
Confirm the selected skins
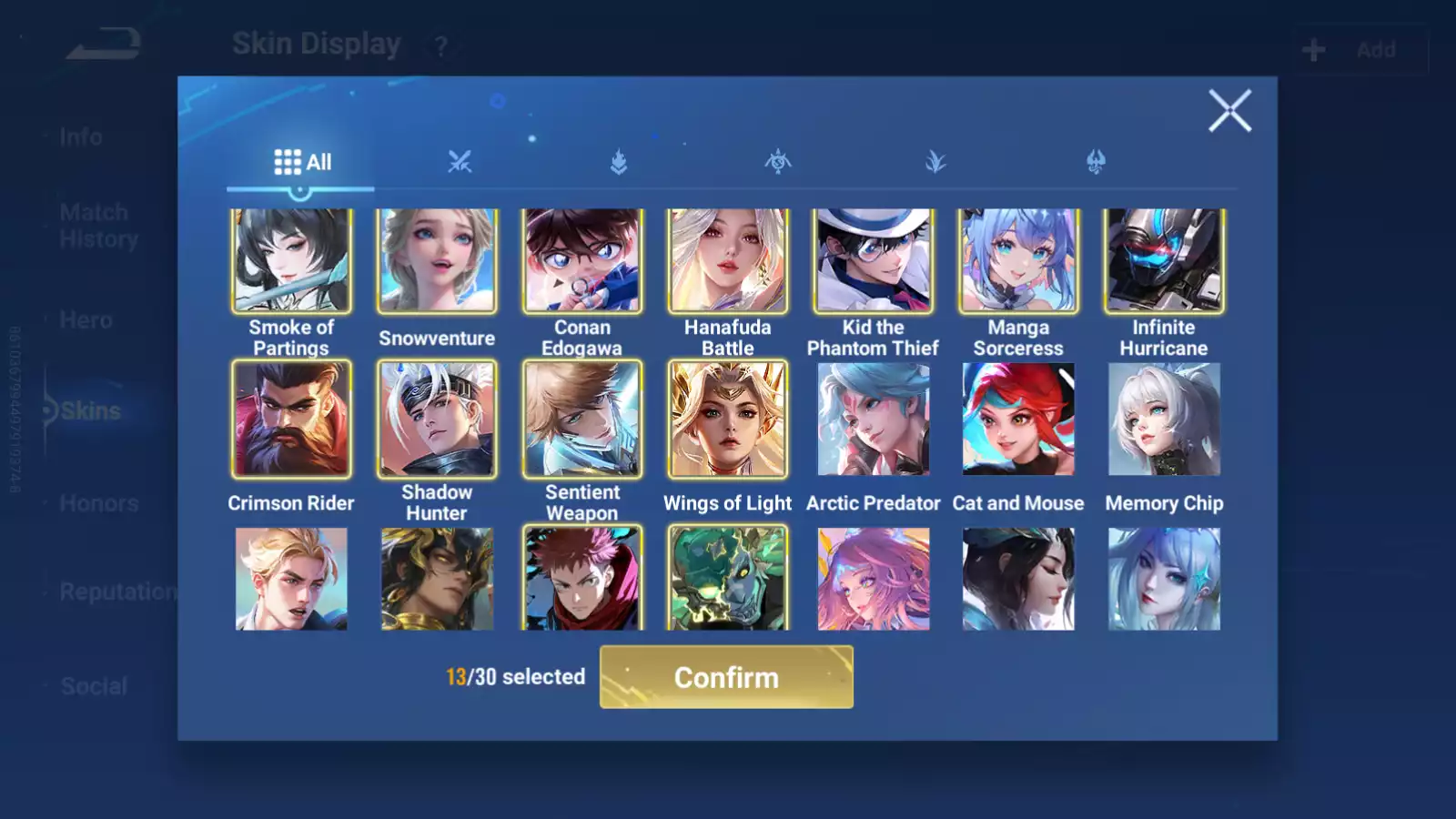(726, 677)
